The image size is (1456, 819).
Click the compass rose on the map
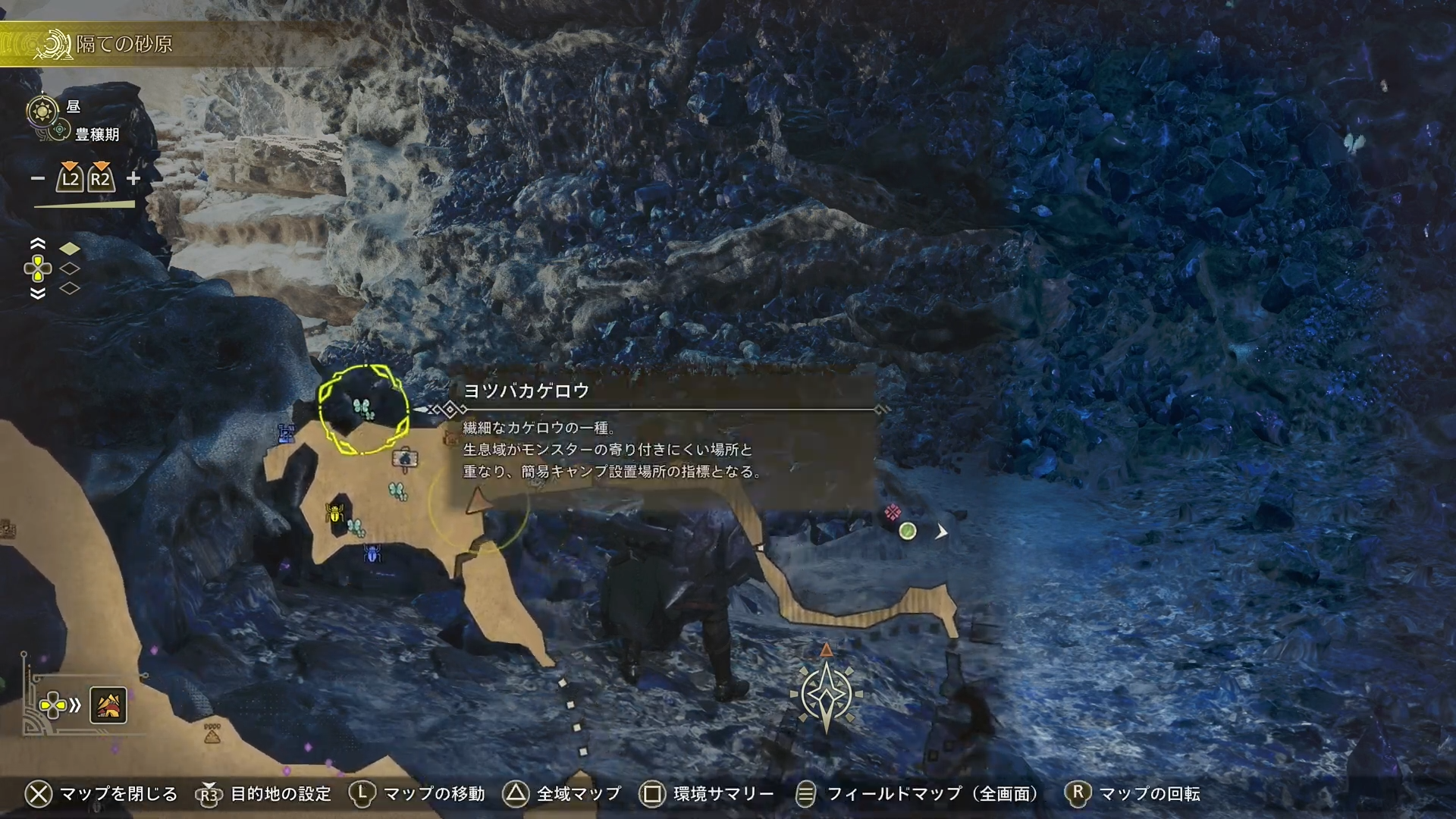pyautogui.click(x=826, y=694)
